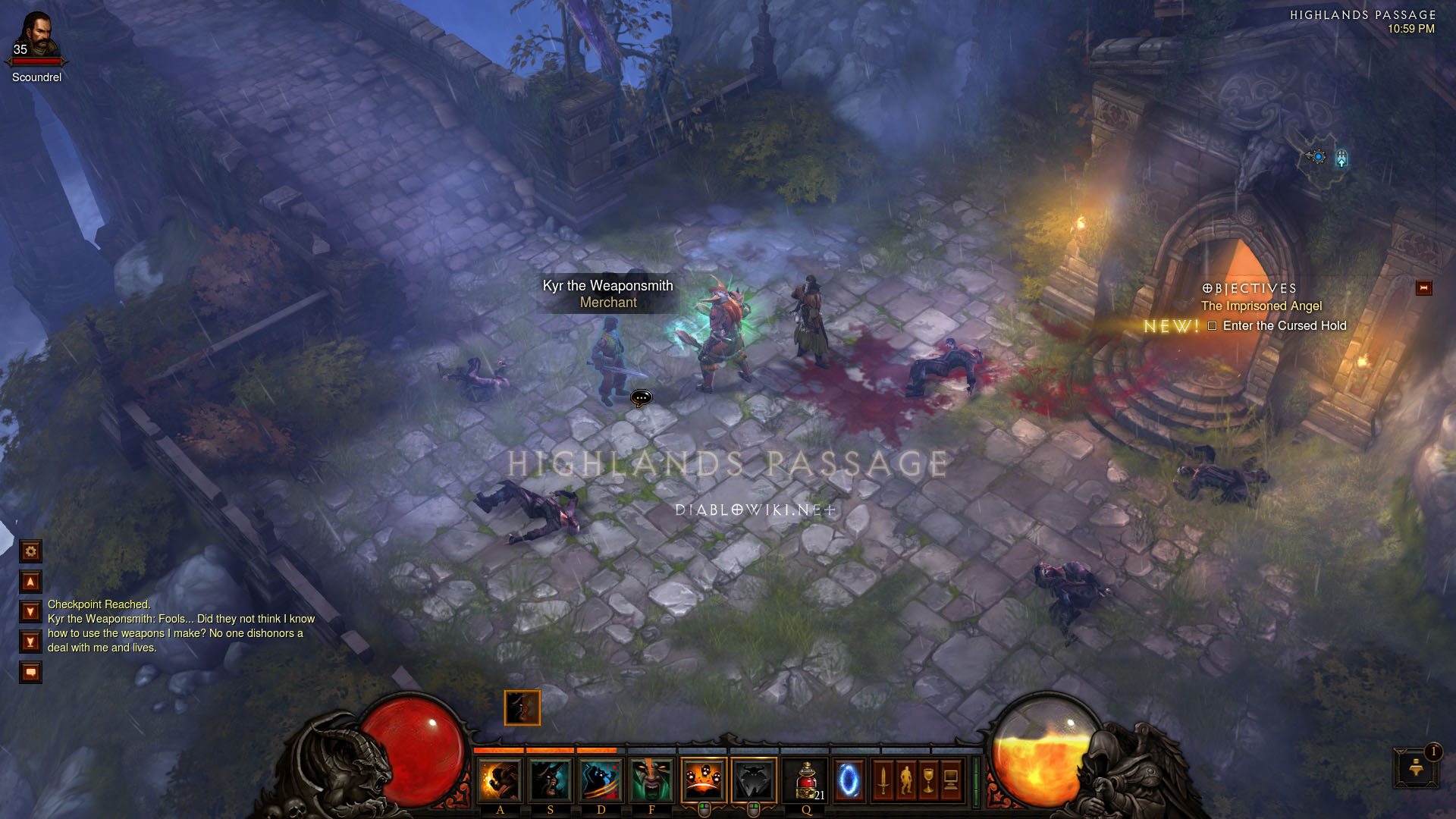Select the three flaming skulls mouse skill
Viewport: 1456px width, 819px height.
point(703,780)
